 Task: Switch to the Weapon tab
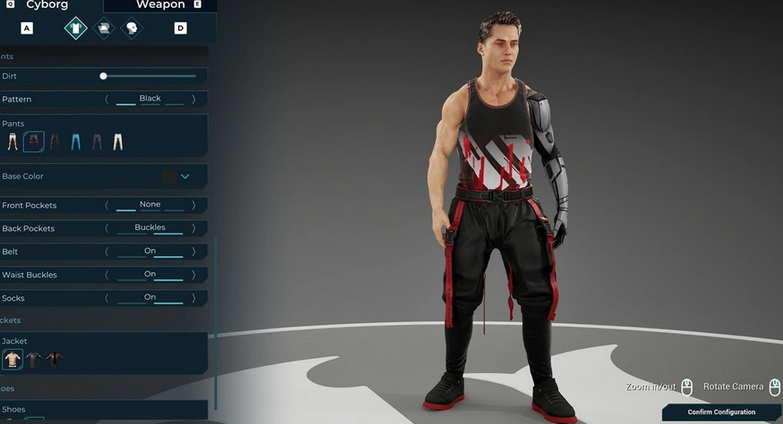pyautogui.click(x=160, y=5)
